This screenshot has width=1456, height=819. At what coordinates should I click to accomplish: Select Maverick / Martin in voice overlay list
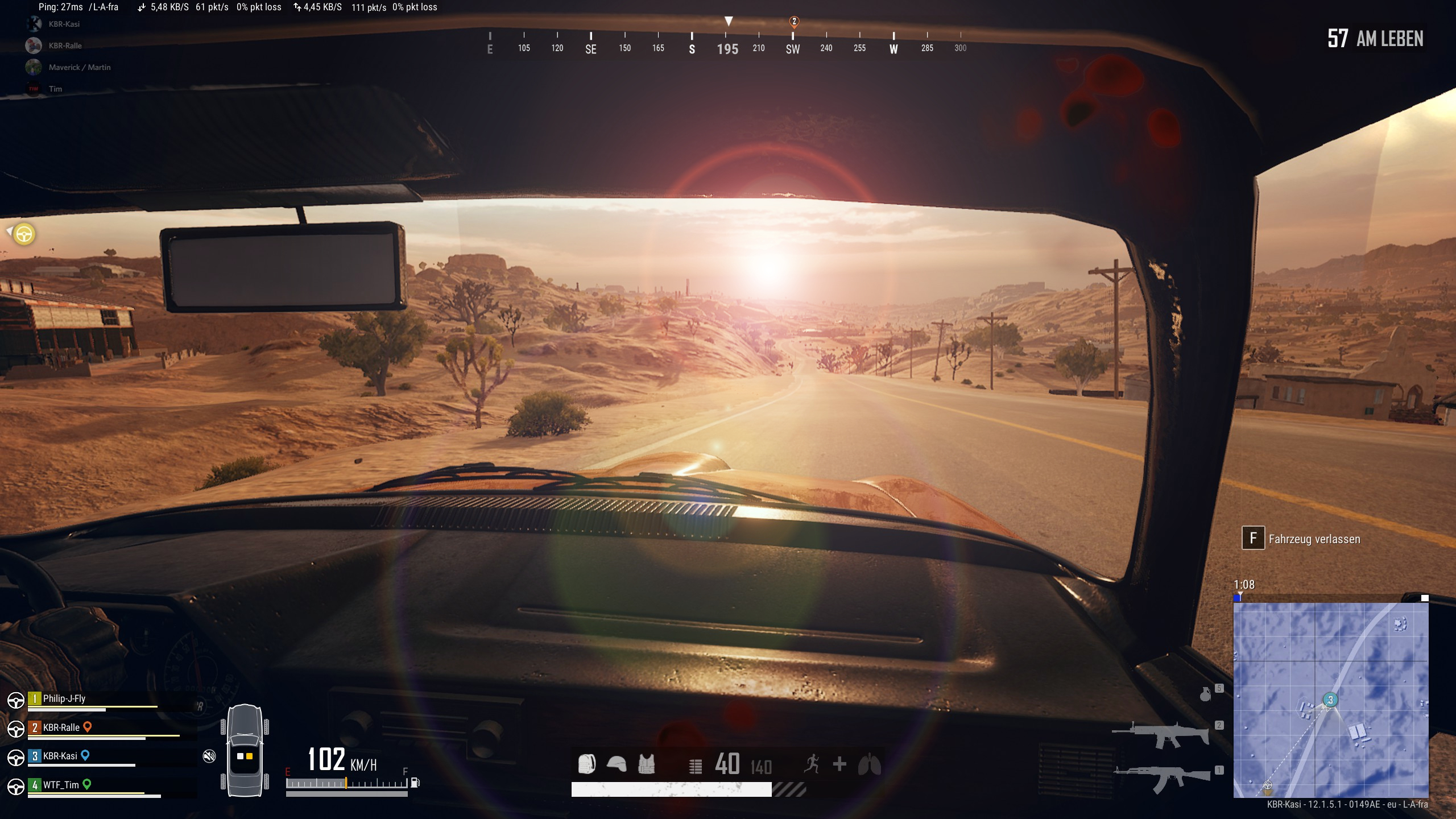tap(80, 67)
